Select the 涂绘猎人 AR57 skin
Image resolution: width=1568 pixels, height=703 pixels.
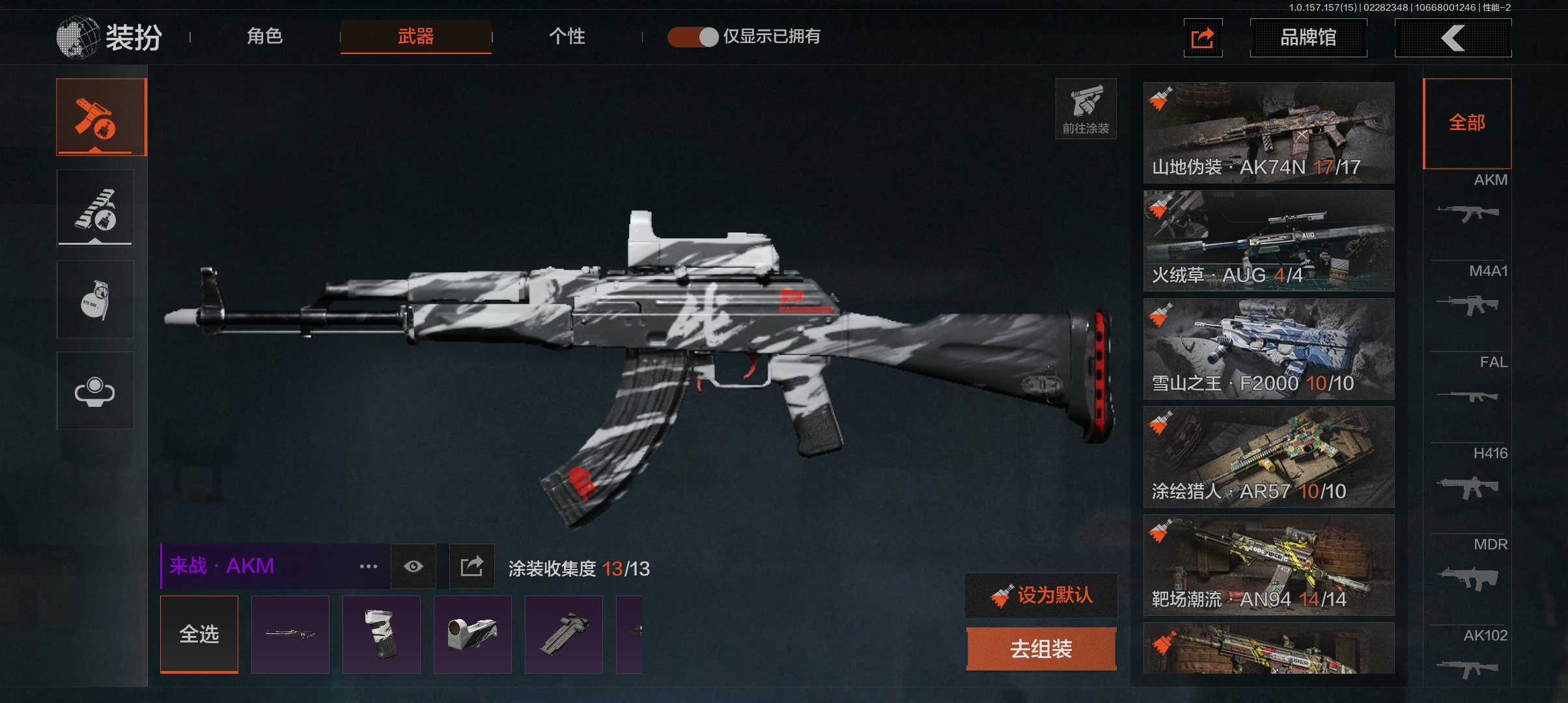click(x=1268, y=456)
